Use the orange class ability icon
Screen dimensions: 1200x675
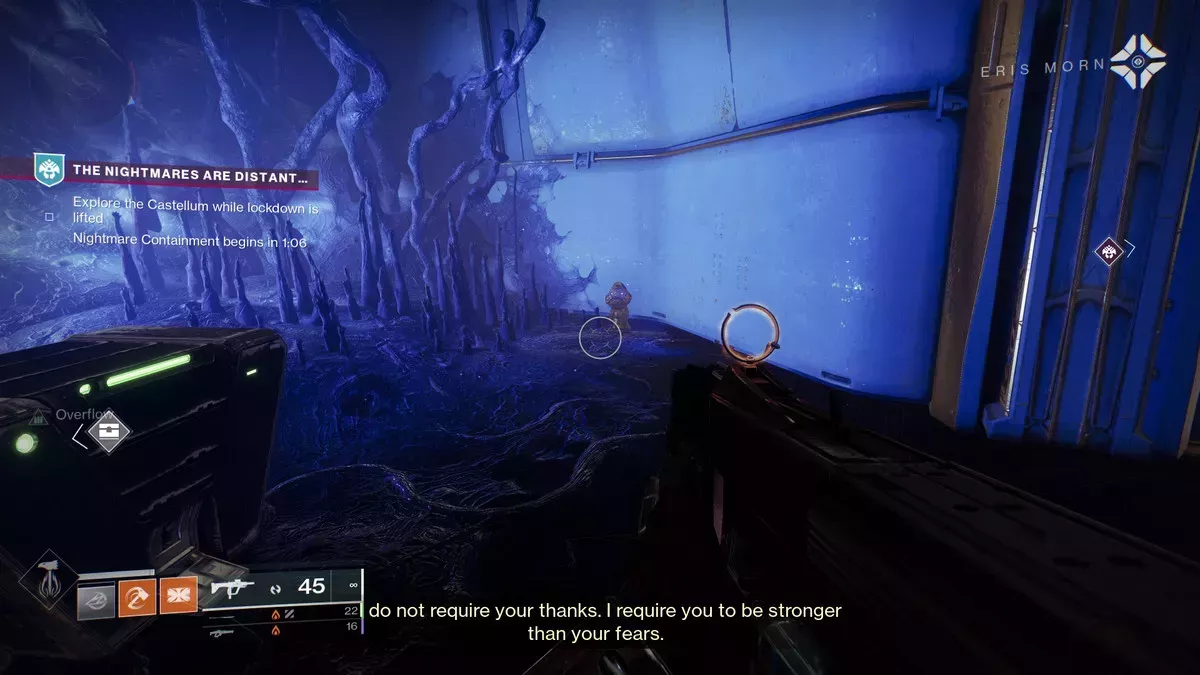(179, 599)
